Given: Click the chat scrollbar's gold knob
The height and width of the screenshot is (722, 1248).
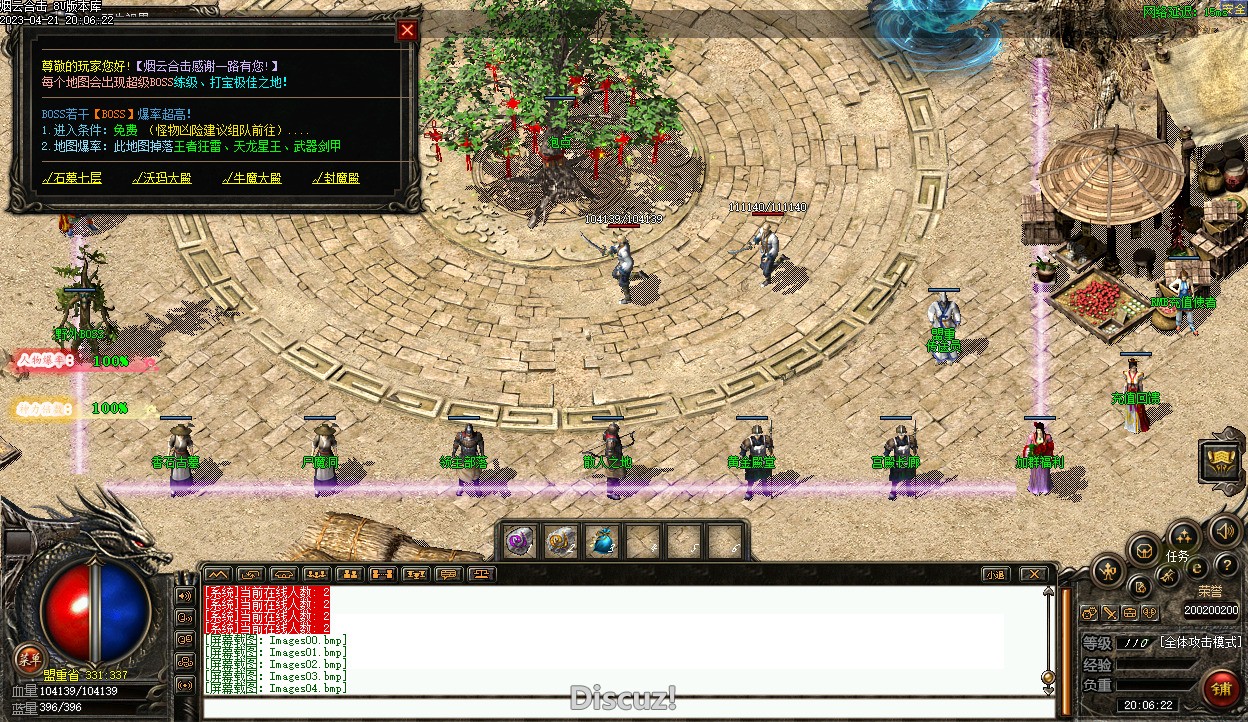Looking at the screenshot, I should tap(1048, 676).
